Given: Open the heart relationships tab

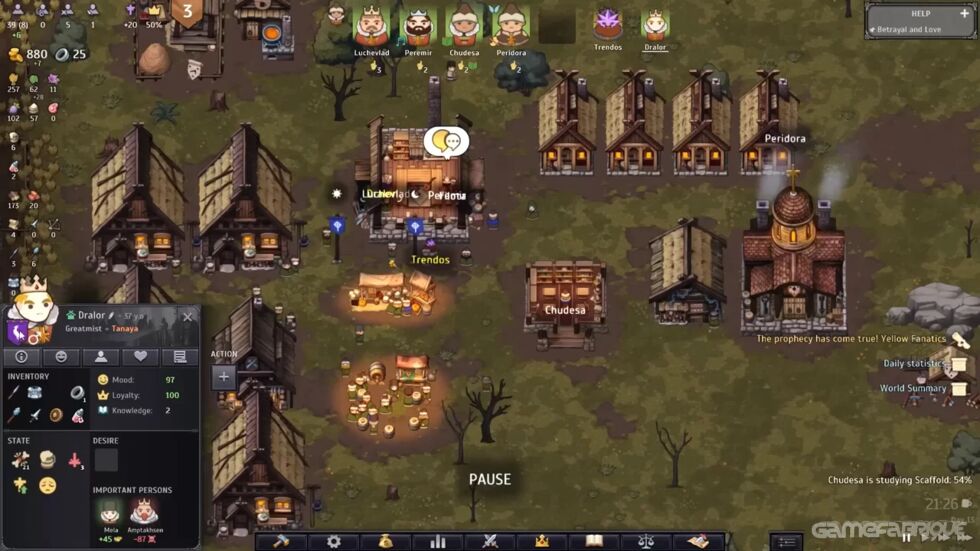Looking at the screenshot, I should (140, 357).
